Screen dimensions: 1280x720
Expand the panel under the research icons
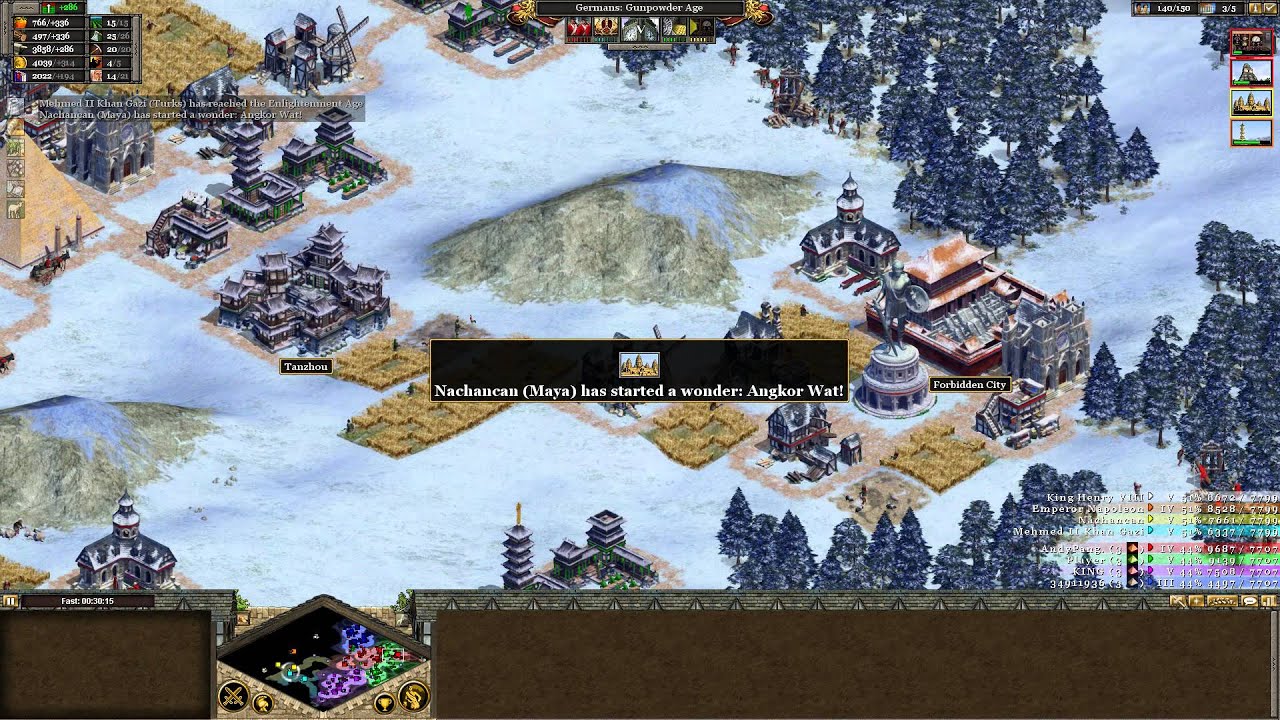point(640,46)
